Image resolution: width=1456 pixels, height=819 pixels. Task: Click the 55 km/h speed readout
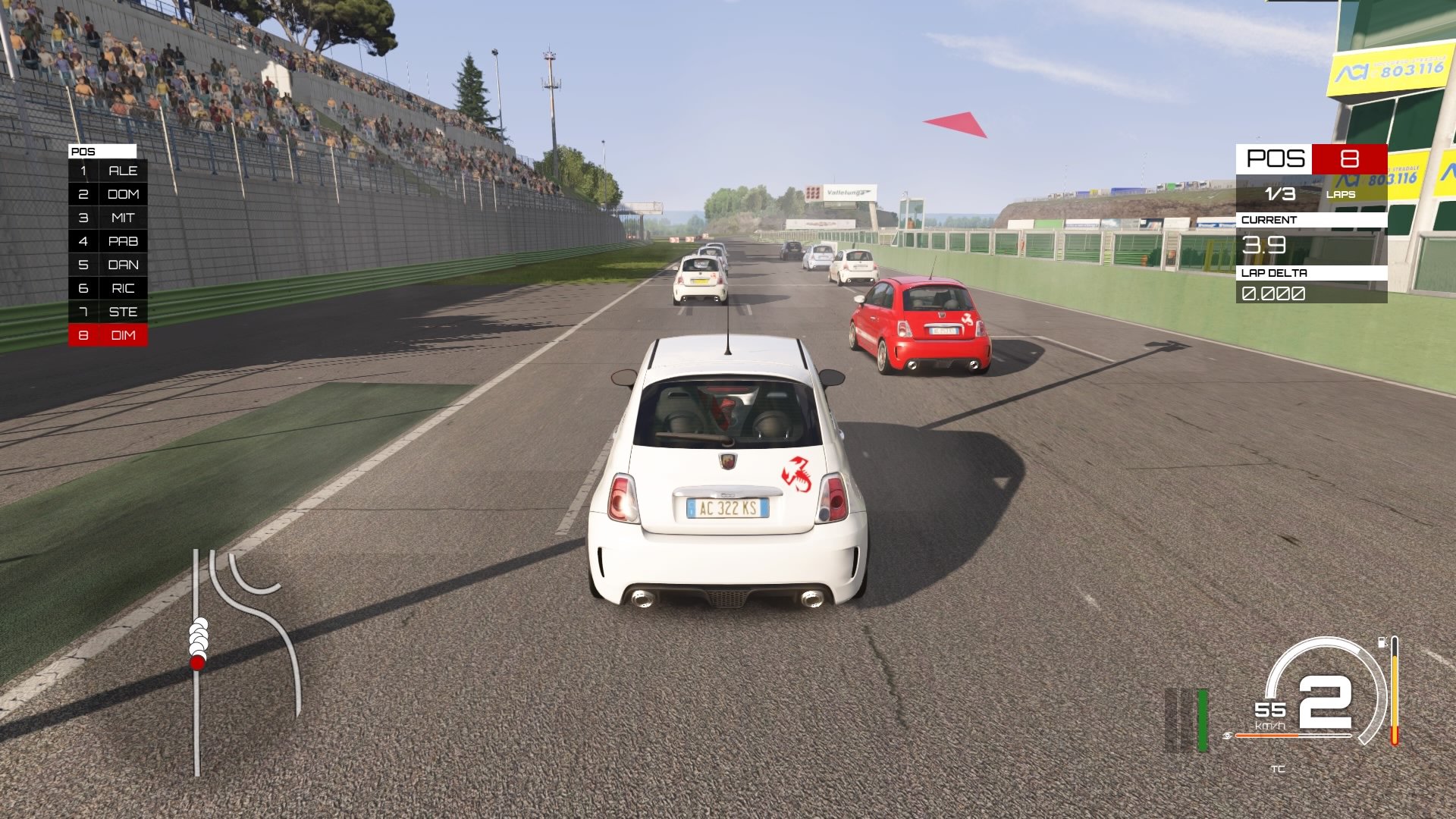tap(1269, 710)
